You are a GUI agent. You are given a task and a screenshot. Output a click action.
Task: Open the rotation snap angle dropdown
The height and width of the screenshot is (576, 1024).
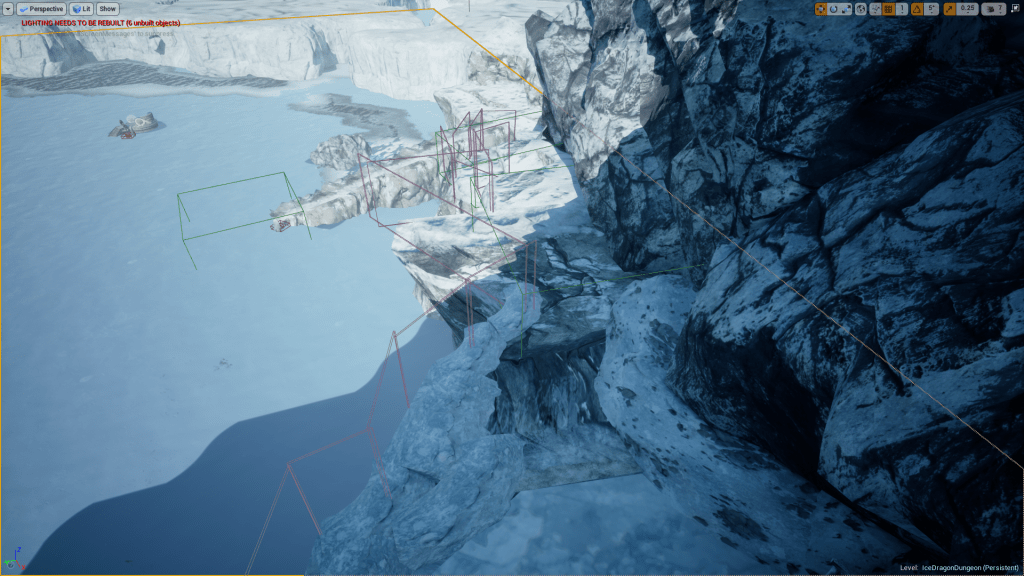click(x=932, y=9)
